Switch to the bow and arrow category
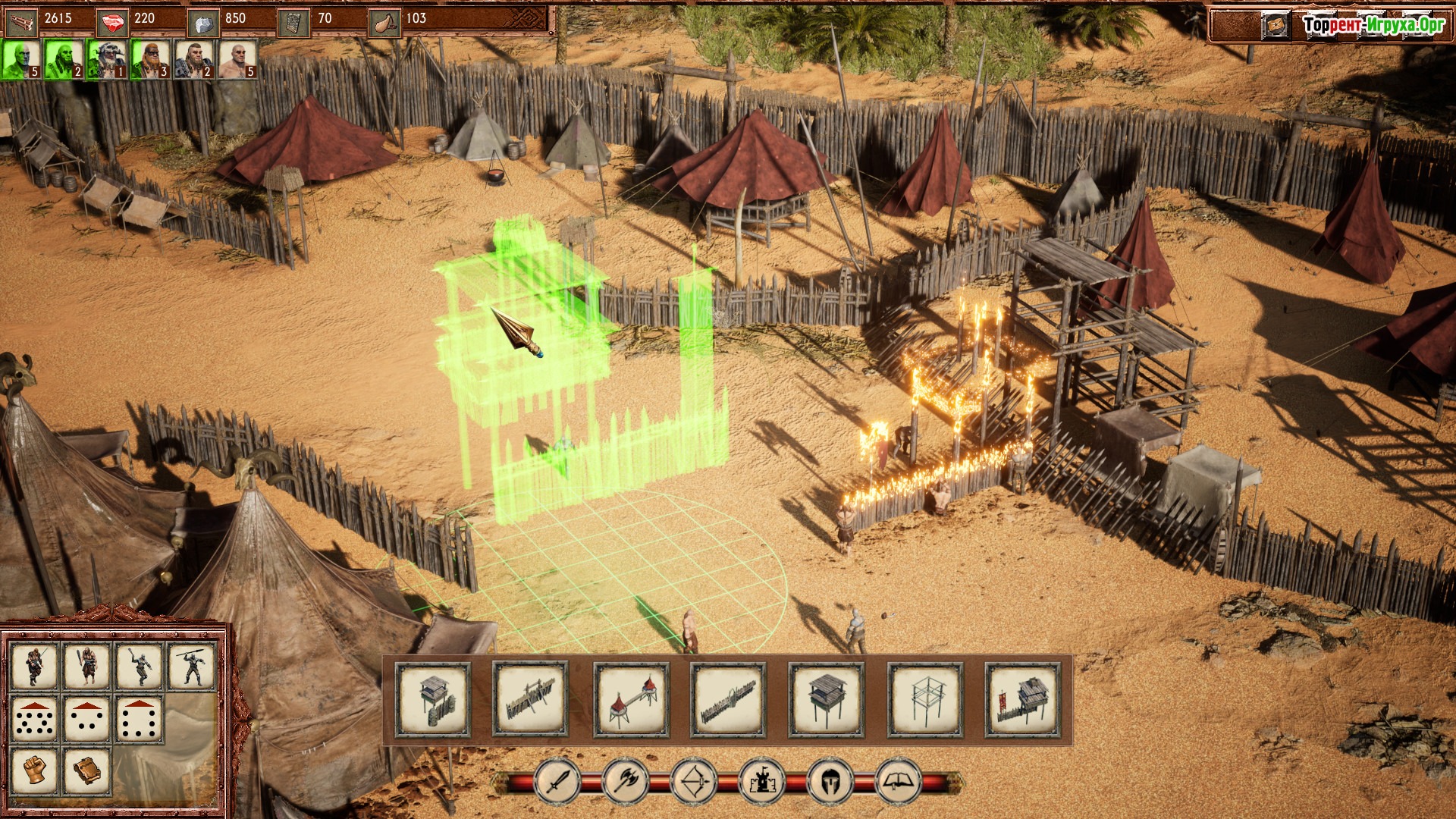 (695, 781)
